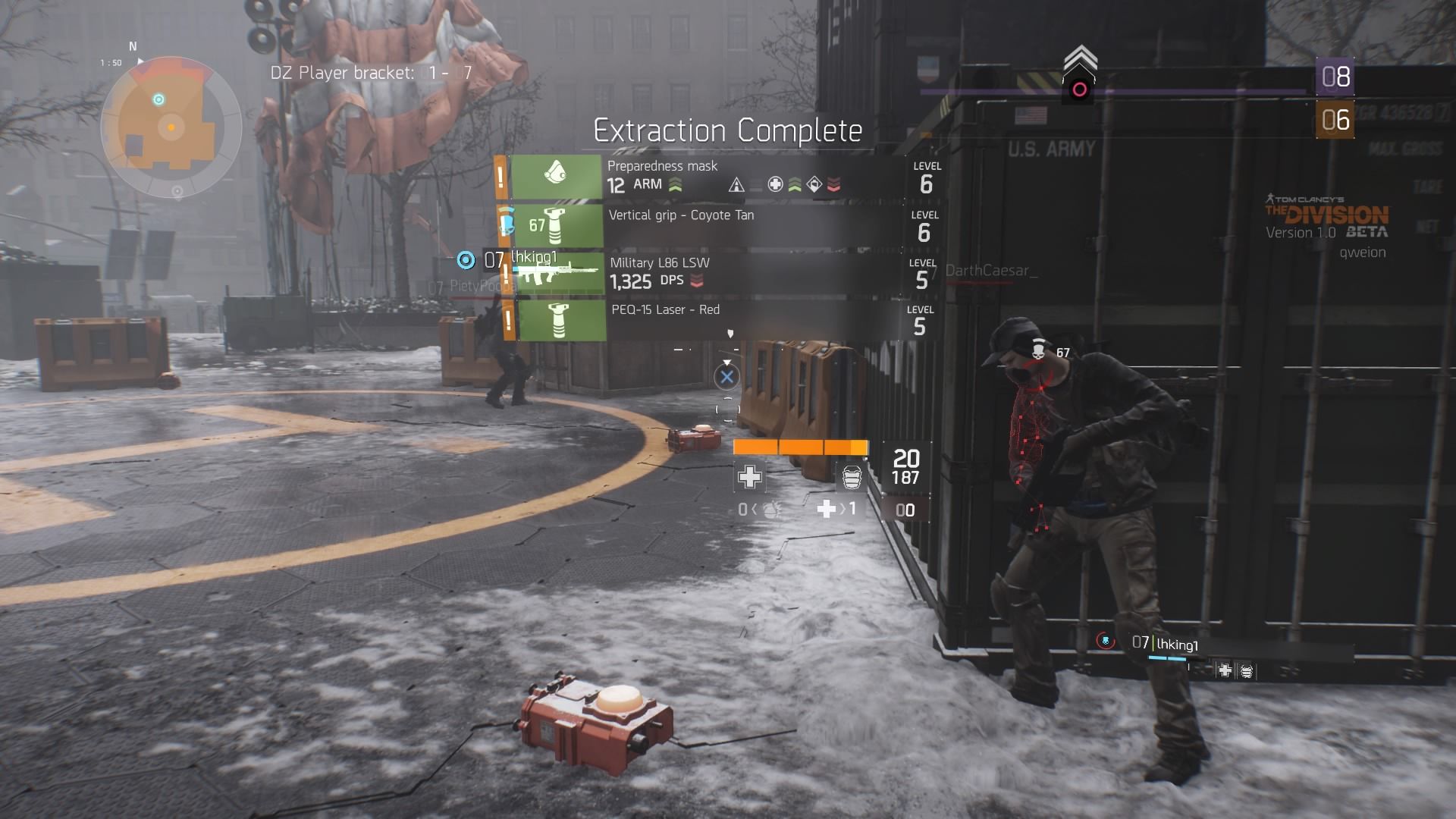Activate the mask skill icon beside ammo
This screenshot has height=819, width=1456.
pyautogui.click(x=852, y=477)
